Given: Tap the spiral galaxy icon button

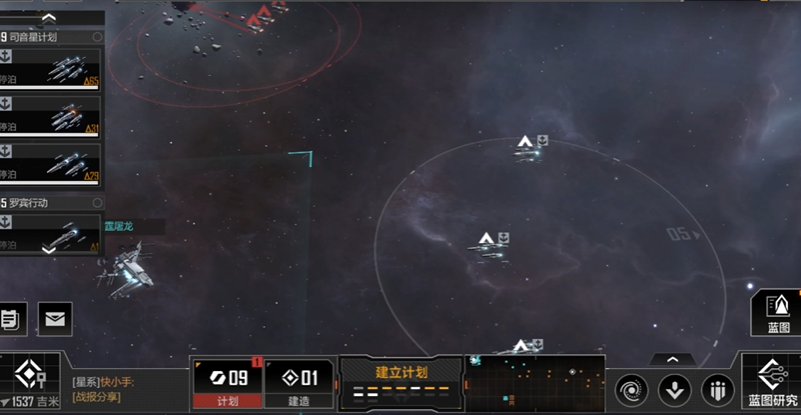Looking at the screenshot, I should click(632, 389).
